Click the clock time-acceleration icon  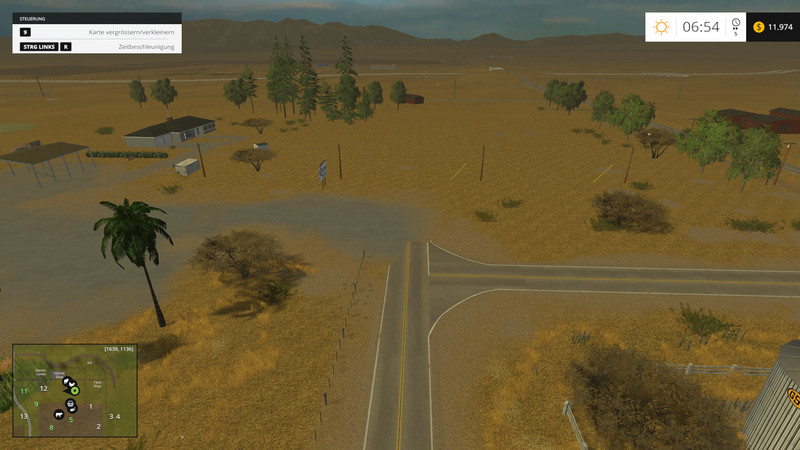[736, 23]
